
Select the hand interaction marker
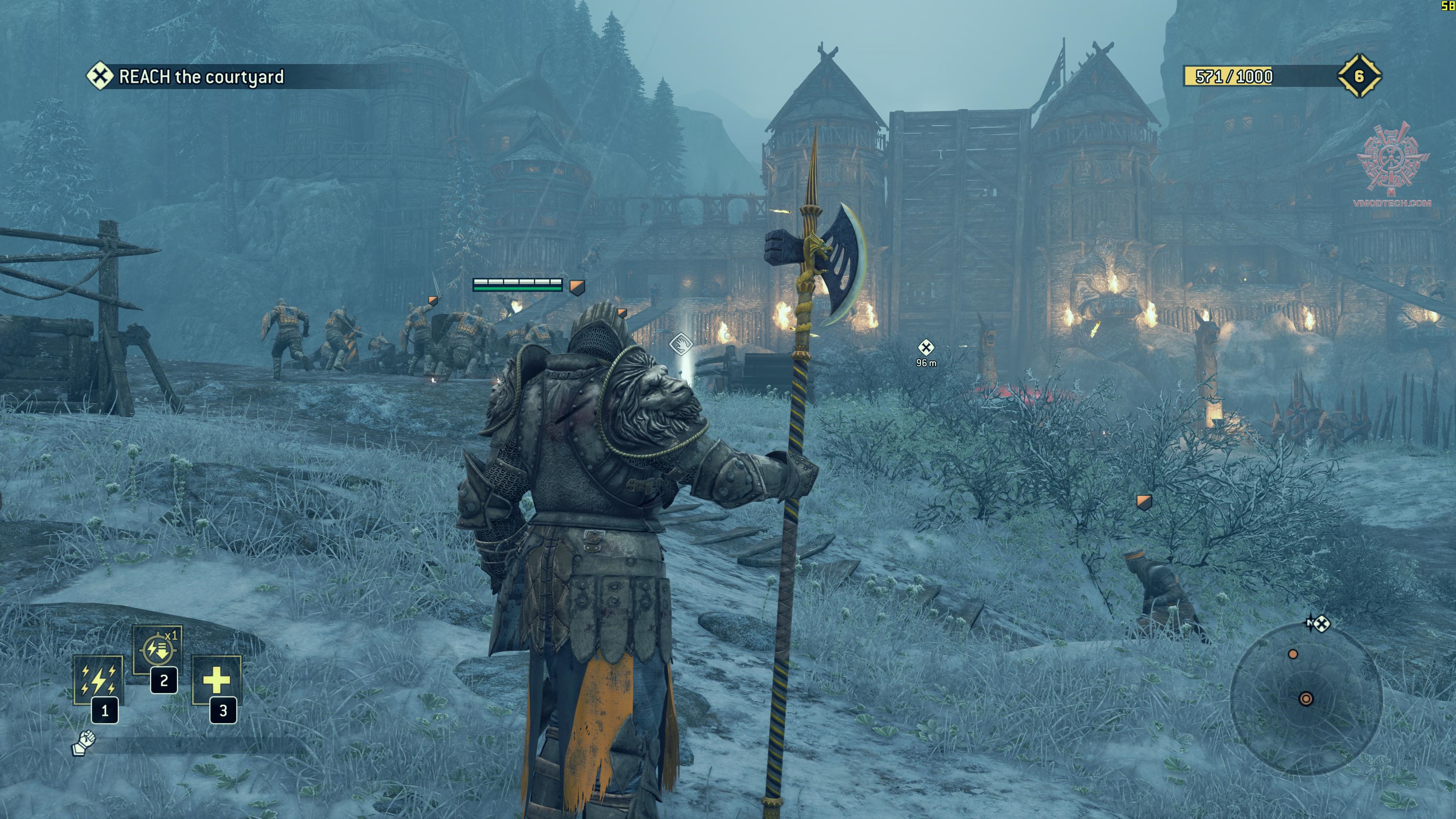681,344
